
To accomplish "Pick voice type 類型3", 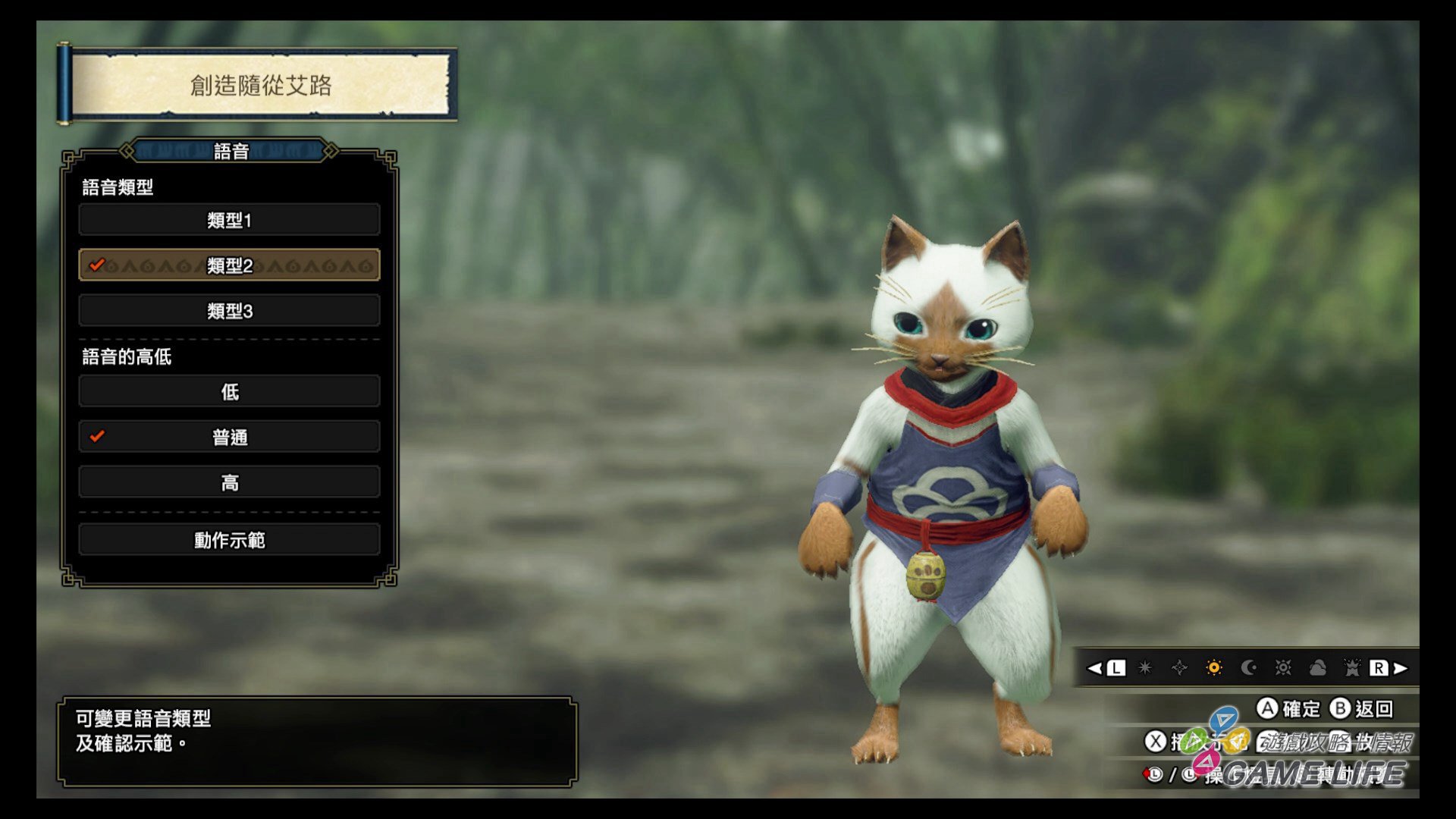I will point(229,311).
